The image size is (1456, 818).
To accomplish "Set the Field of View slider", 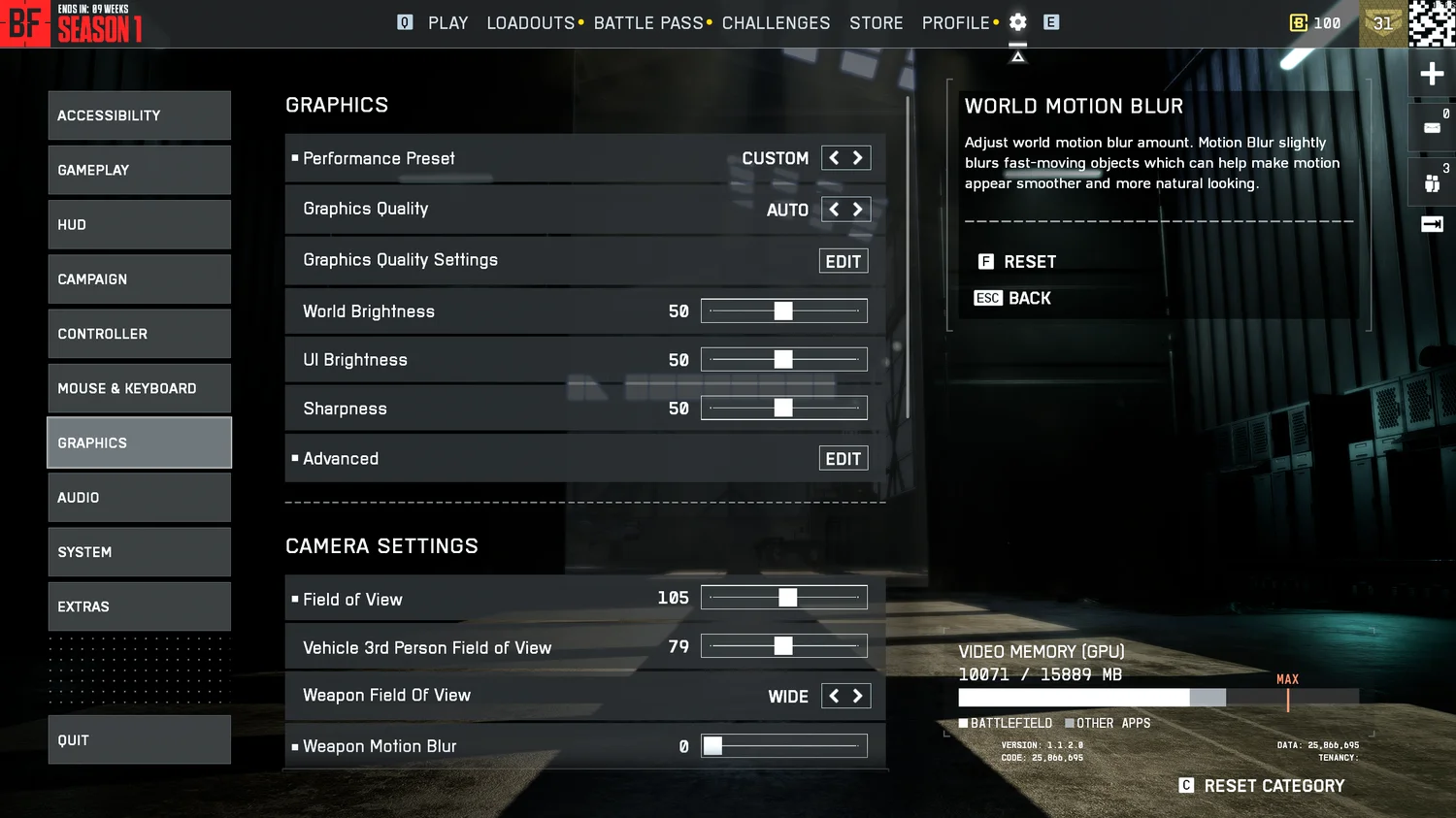I will pyautogui.click(x=787, y=598).
